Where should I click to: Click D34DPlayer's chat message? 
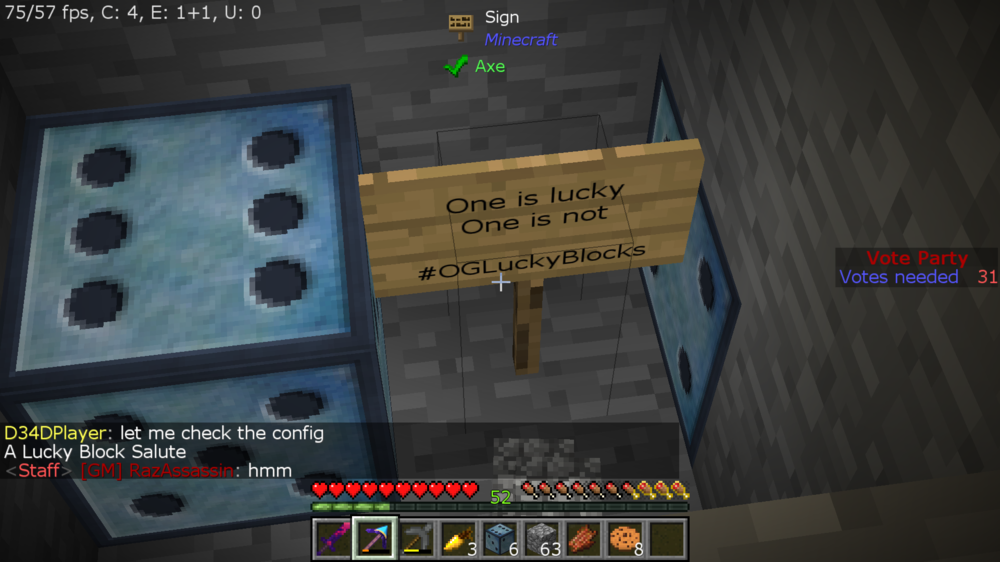164,433
